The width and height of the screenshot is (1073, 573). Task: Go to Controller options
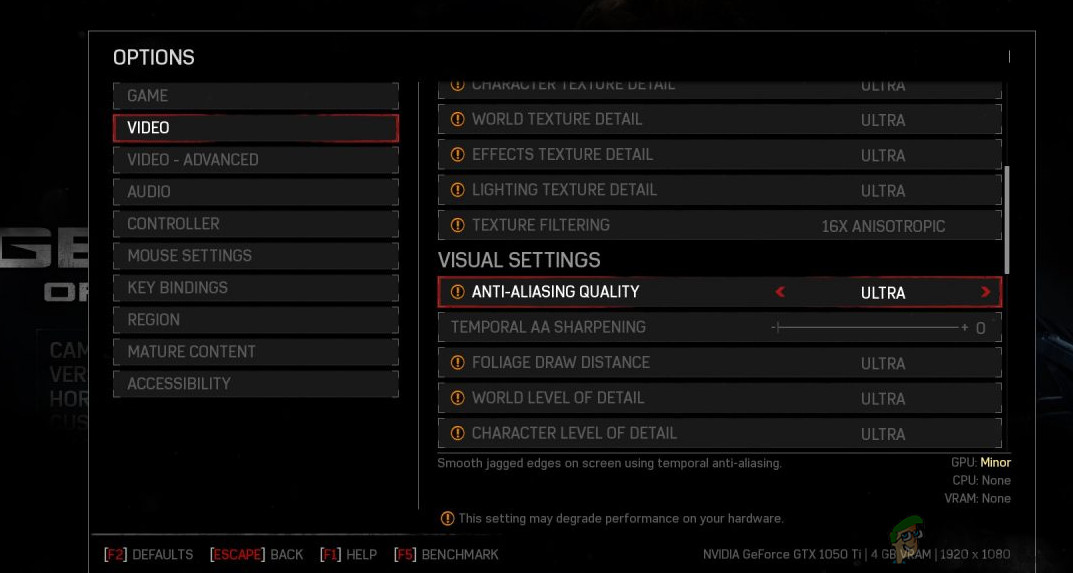coord(255,224)
